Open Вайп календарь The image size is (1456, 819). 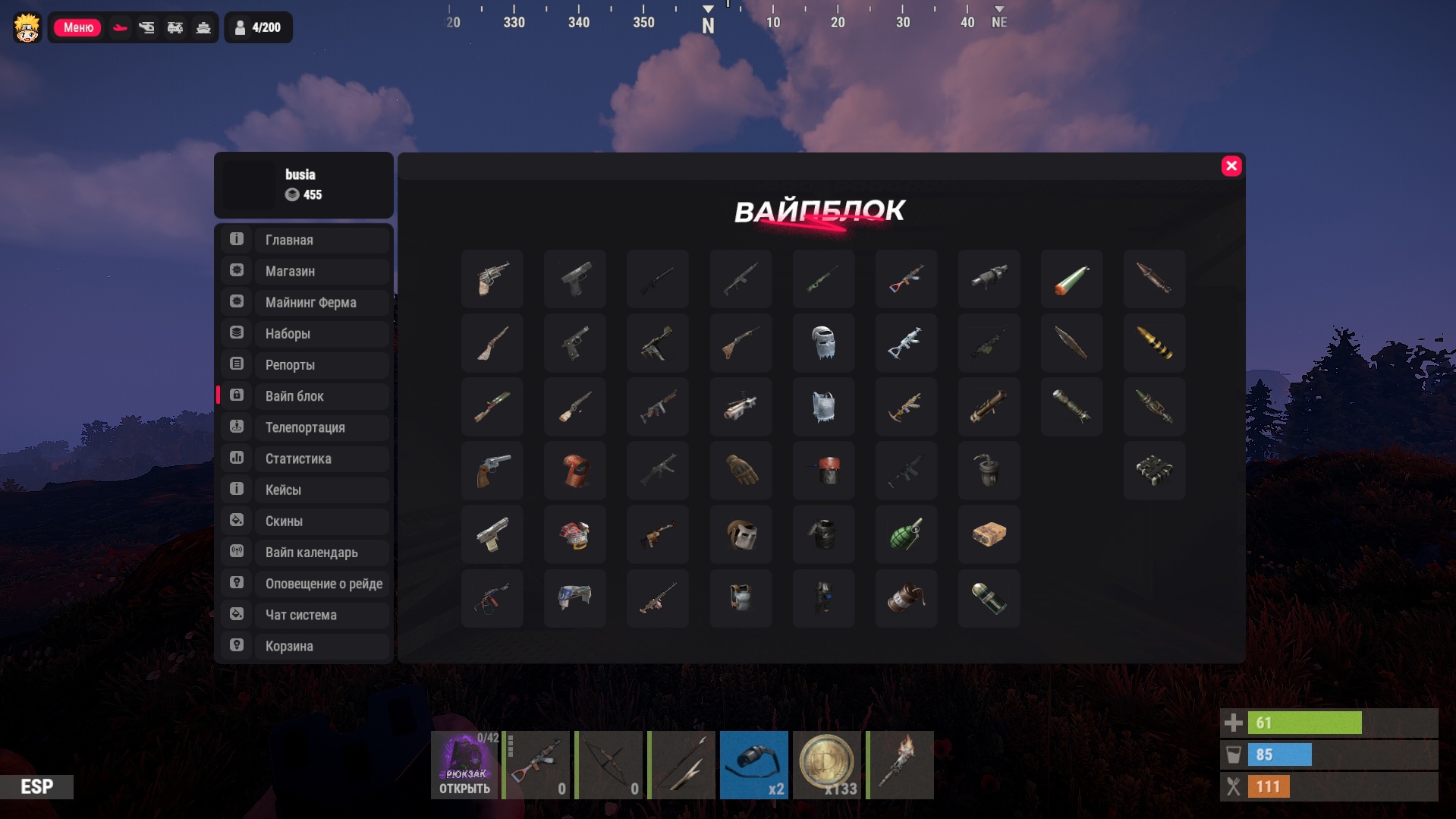305,553
